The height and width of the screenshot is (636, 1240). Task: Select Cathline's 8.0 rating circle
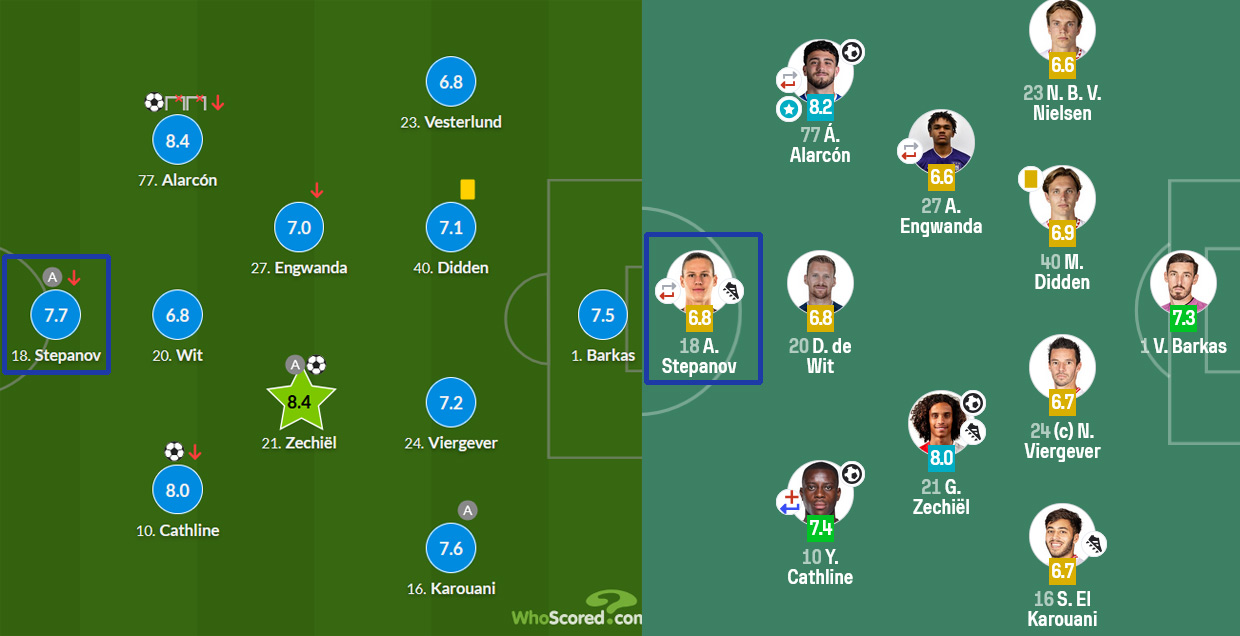point(177,490)
